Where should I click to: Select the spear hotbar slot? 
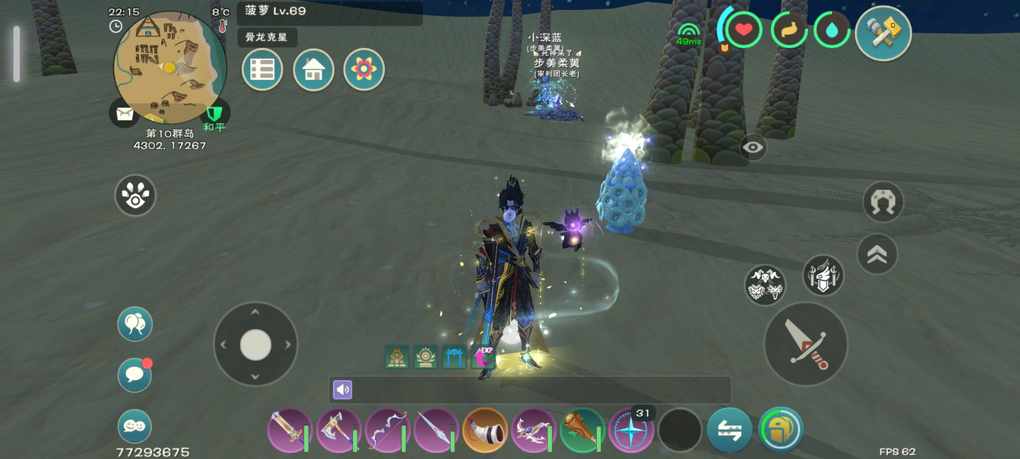click(436, 431)
